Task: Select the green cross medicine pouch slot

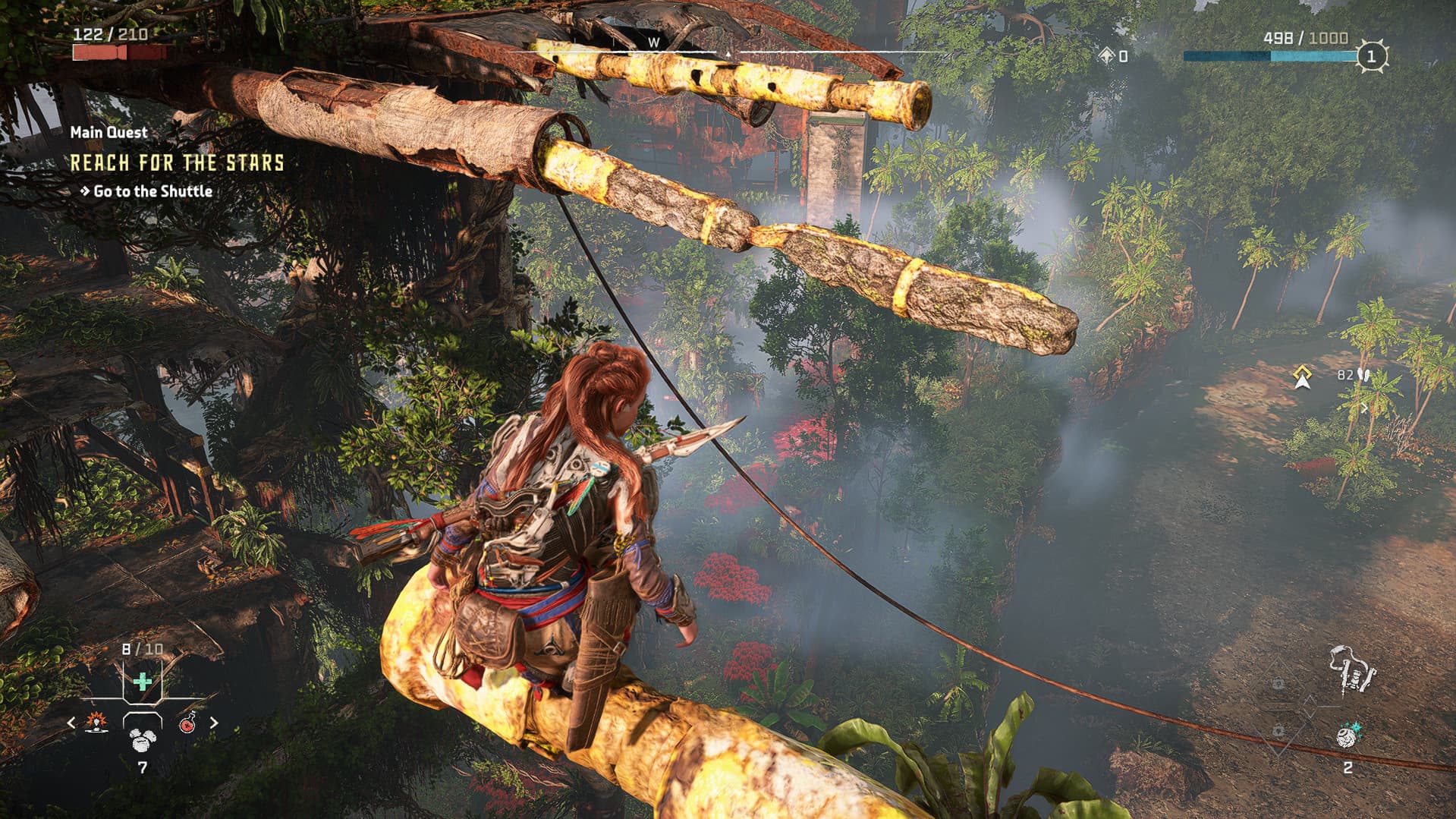Action: [142, 681]
